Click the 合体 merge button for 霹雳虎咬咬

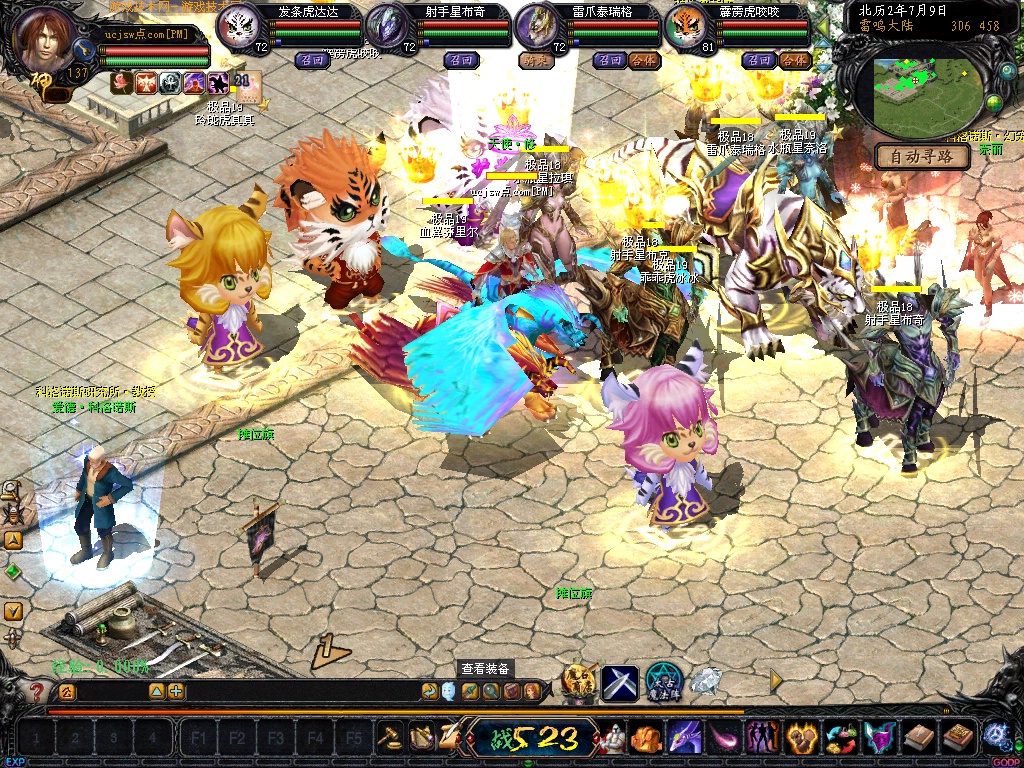click(793, 60)
